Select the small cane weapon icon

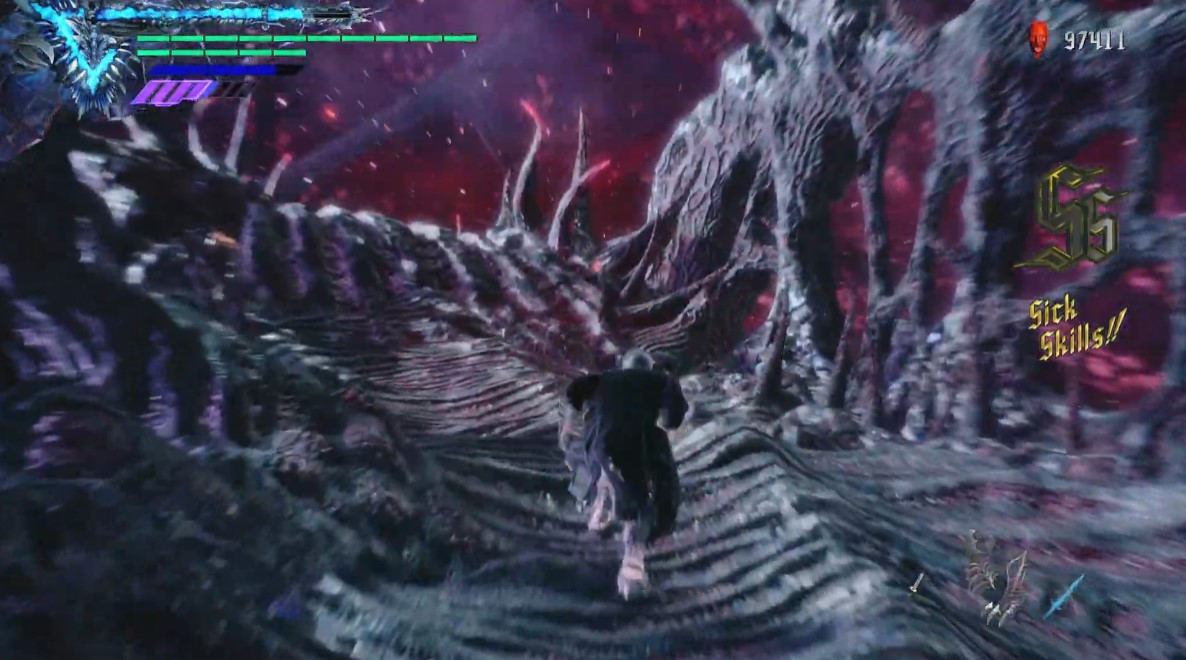917,583
